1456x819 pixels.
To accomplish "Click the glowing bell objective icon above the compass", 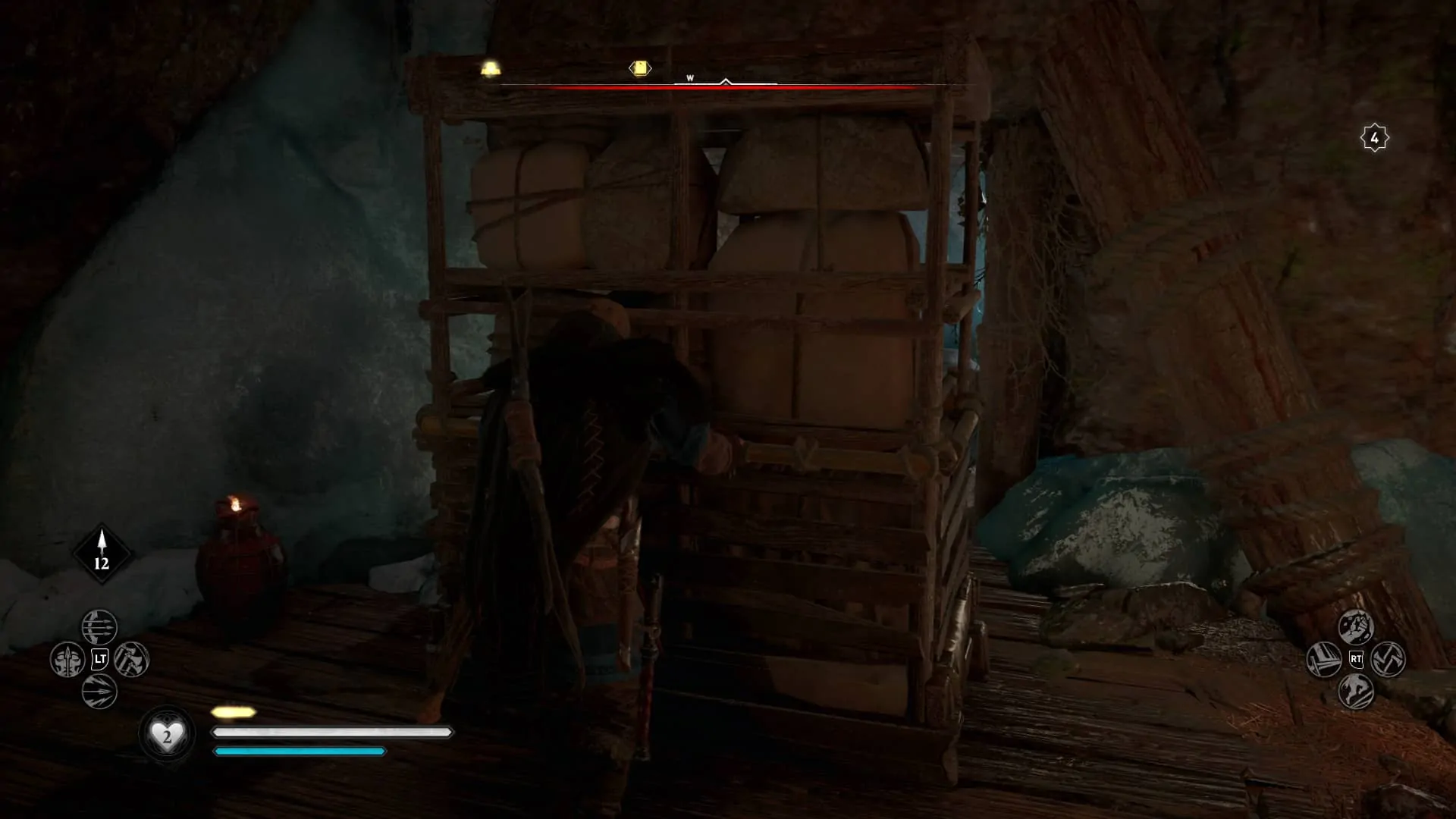I will 490,67.
